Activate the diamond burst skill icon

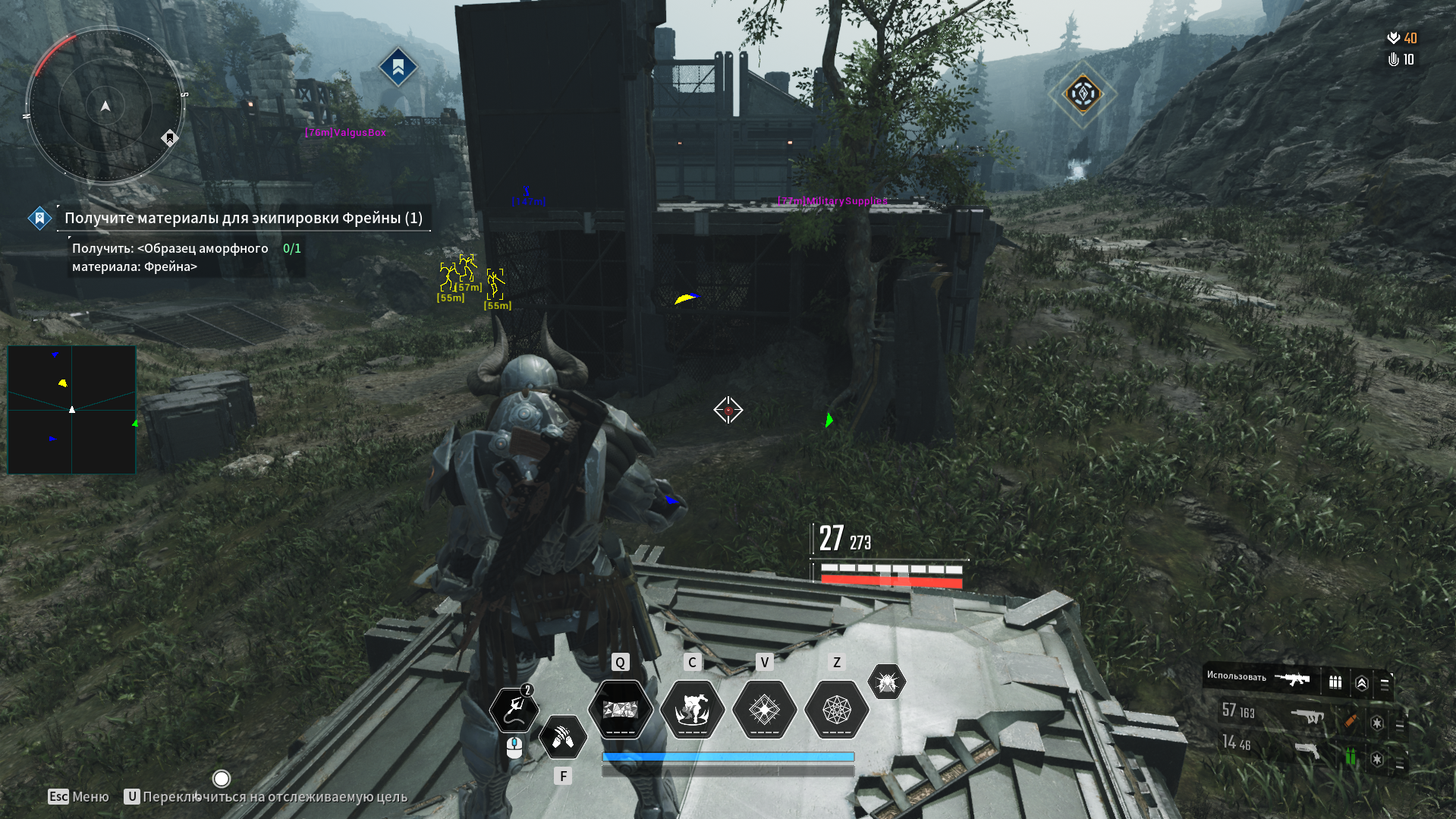(x=764, y=710)
